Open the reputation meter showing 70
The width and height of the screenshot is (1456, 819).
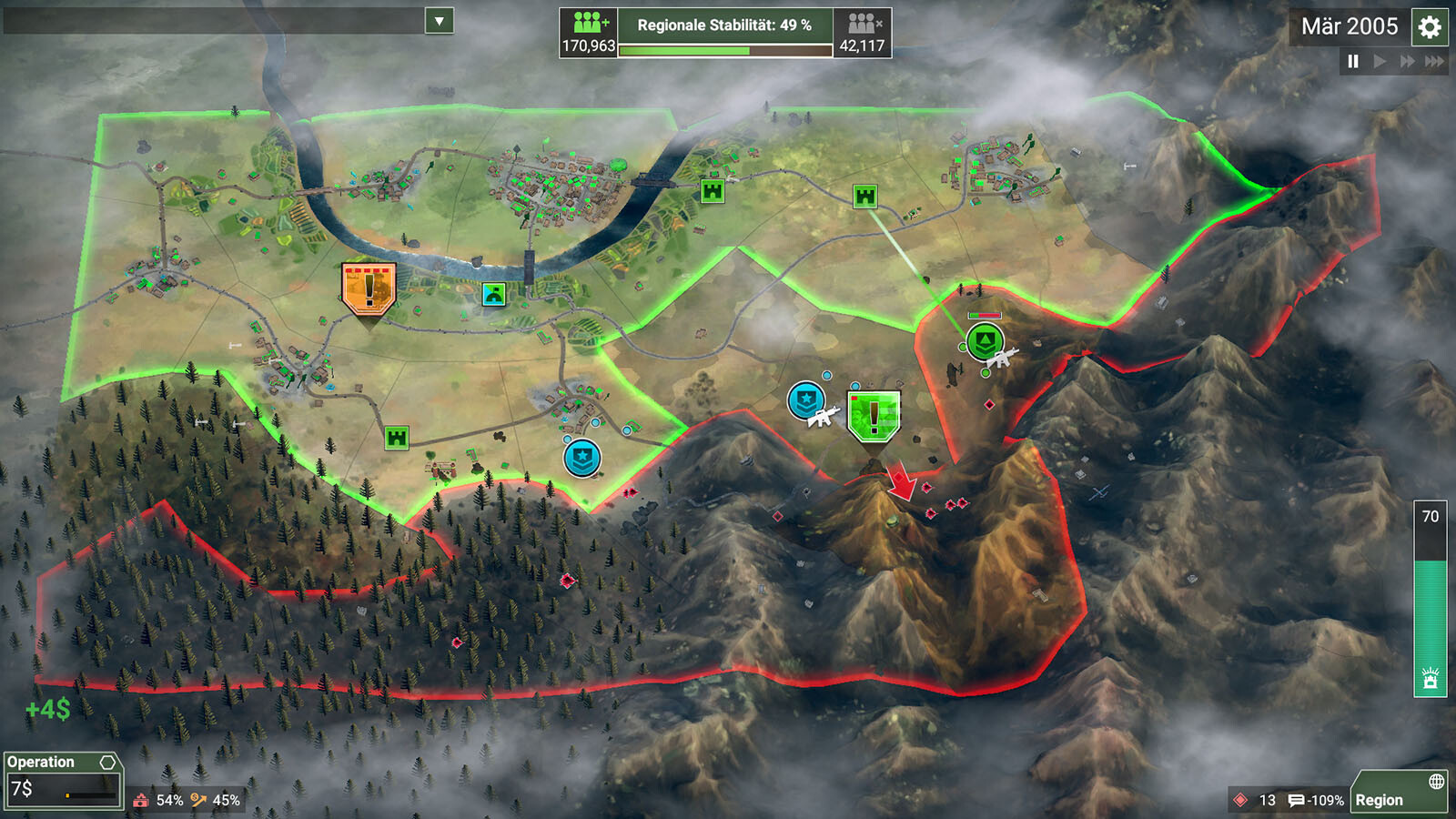point(1430,598)
